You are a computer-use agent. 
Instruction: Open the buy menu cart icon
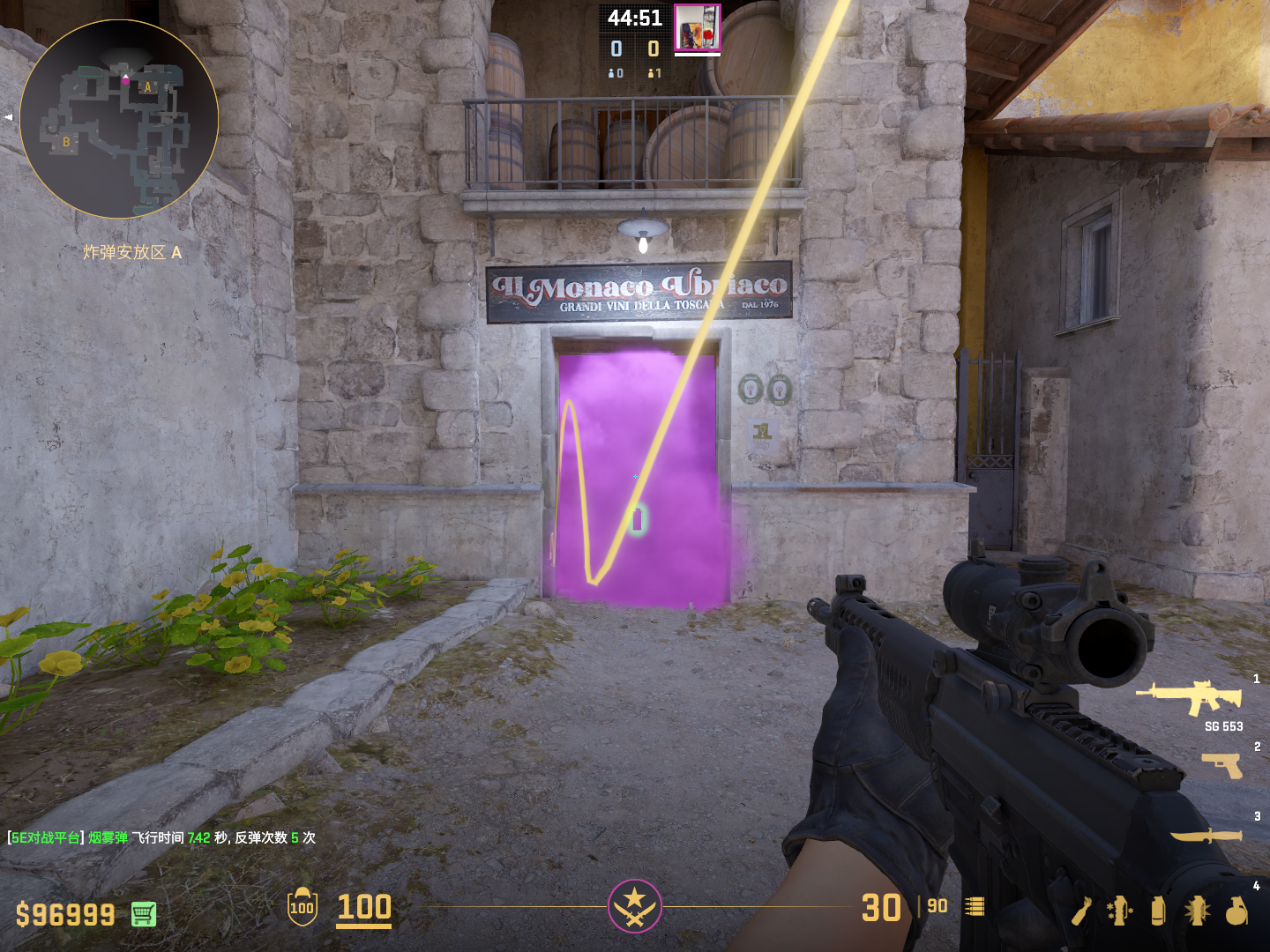pos(144,914)
